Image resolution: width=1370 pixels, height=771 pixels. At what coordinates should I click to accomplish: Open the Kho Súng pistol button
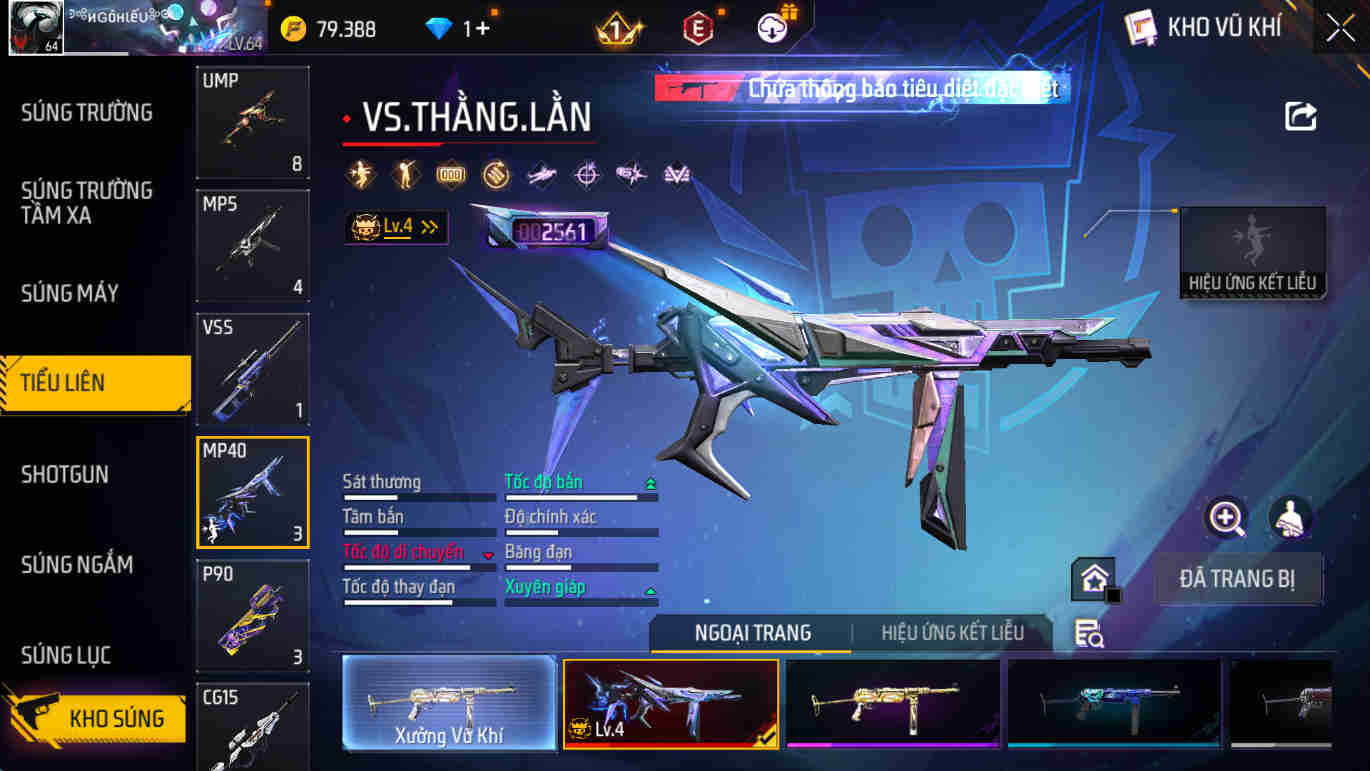[x=100, y=718]
